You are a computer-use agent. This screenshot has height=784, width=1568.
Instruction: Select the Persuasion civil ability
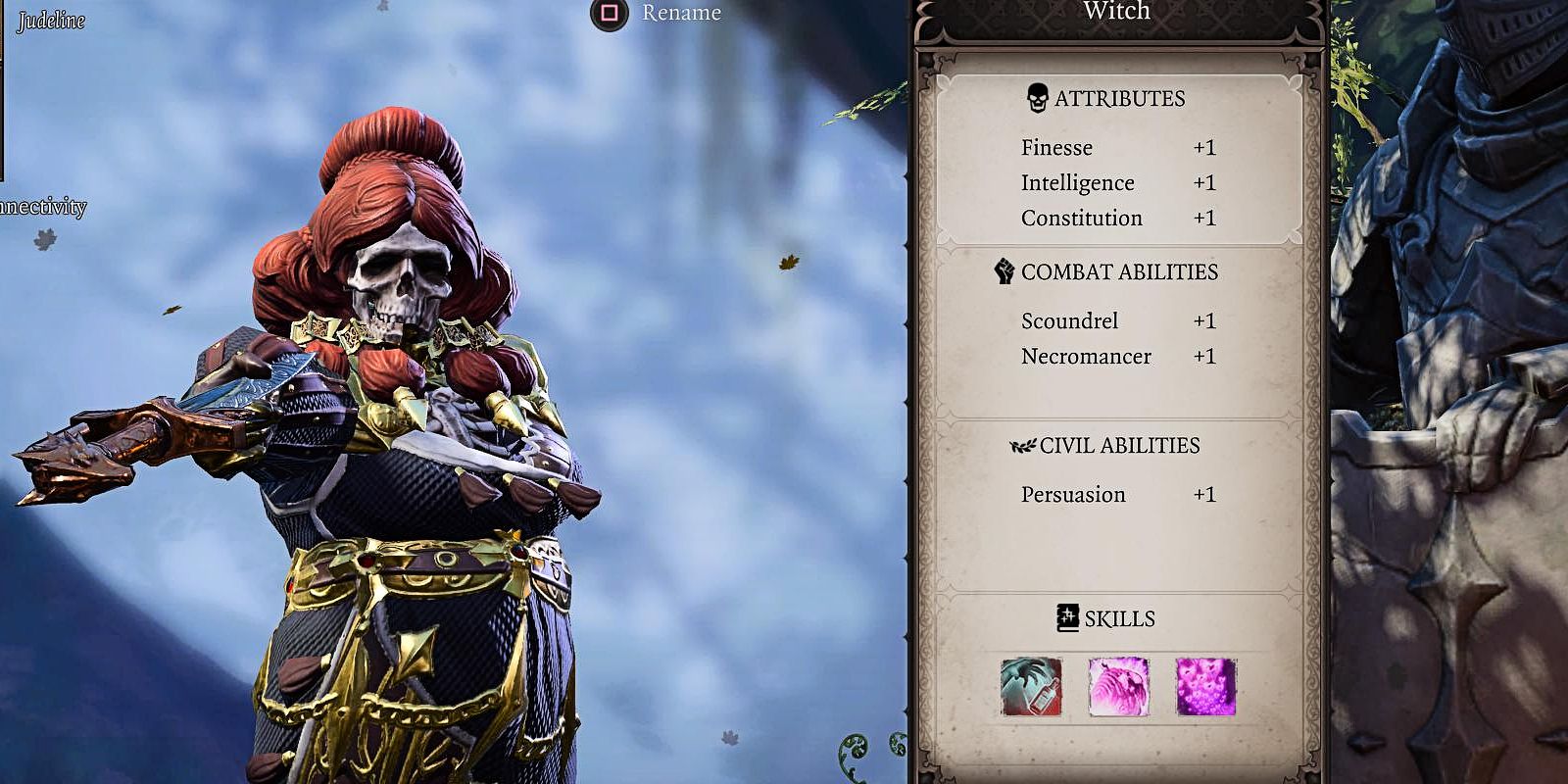tap(1117, 495)
